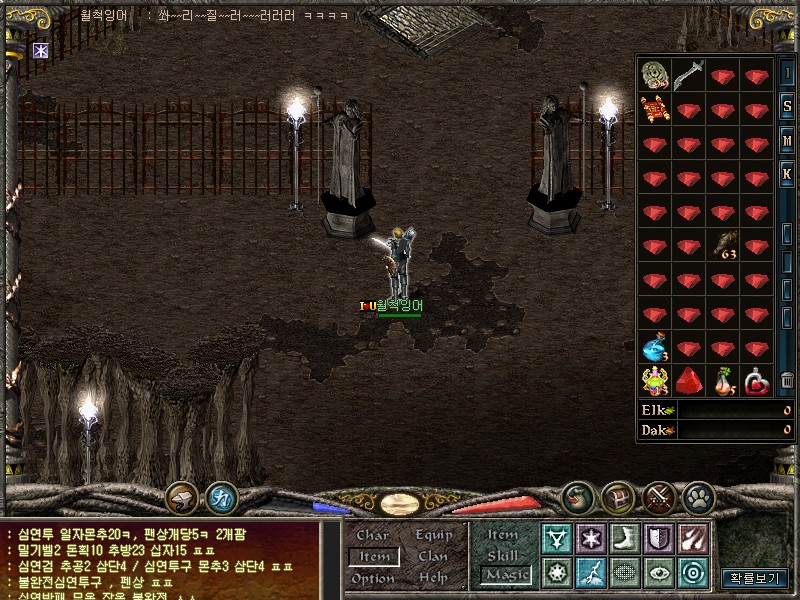Open the Option menu
The image size is (800, 600).
(373, 578)
